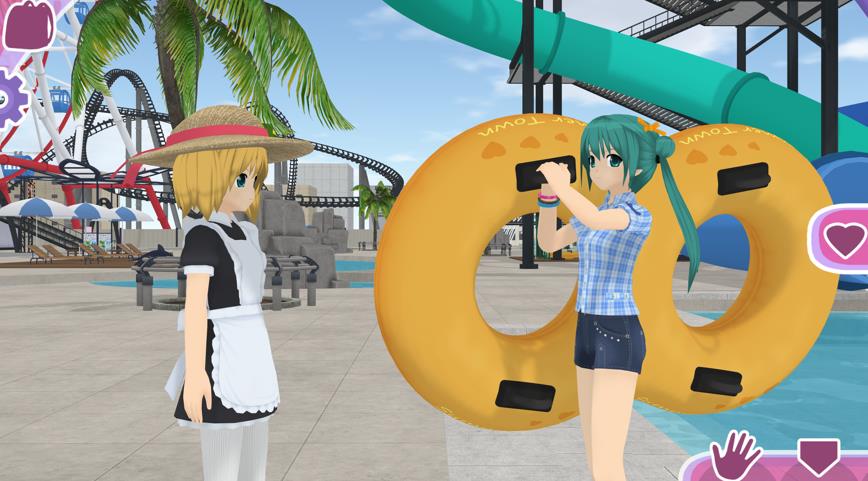Click the downward pentagon arrow icon
The image size is (868, 481).
pyautogui.click(x=818, y=457)
